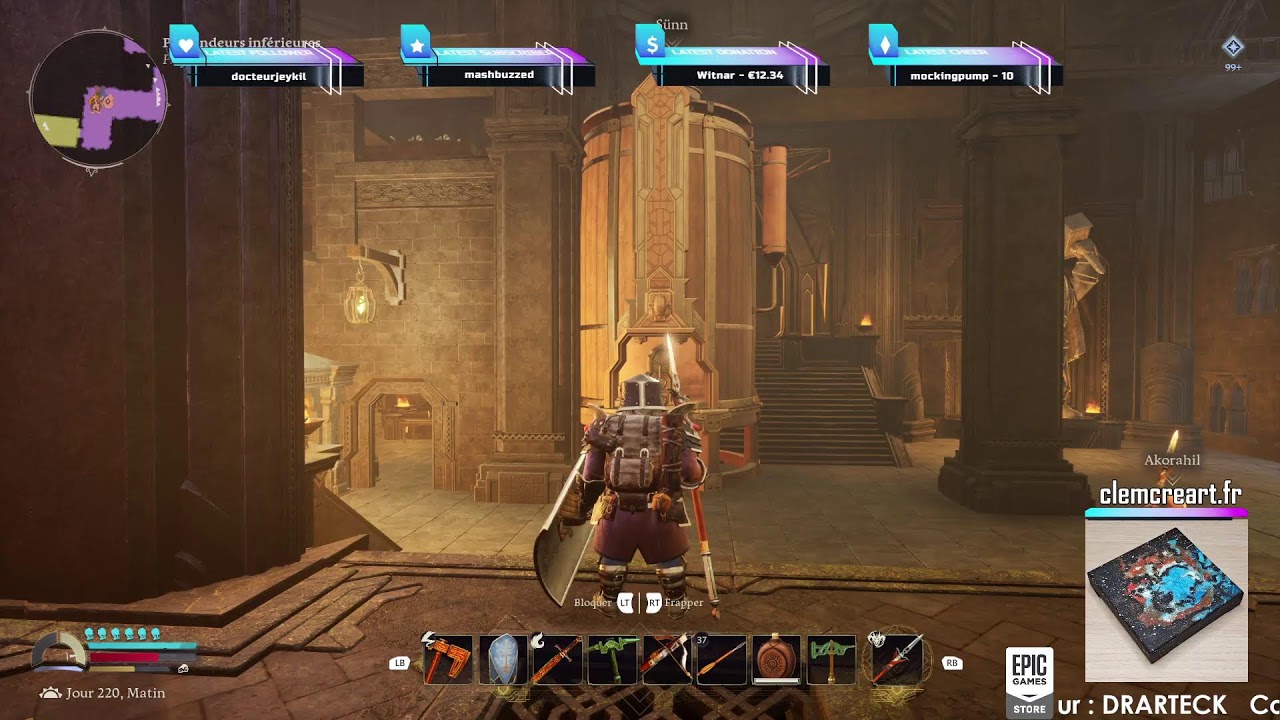Pick the green hammer hotbar slot
Screen dimensions: 1280x720
click(x=831, y=660)
